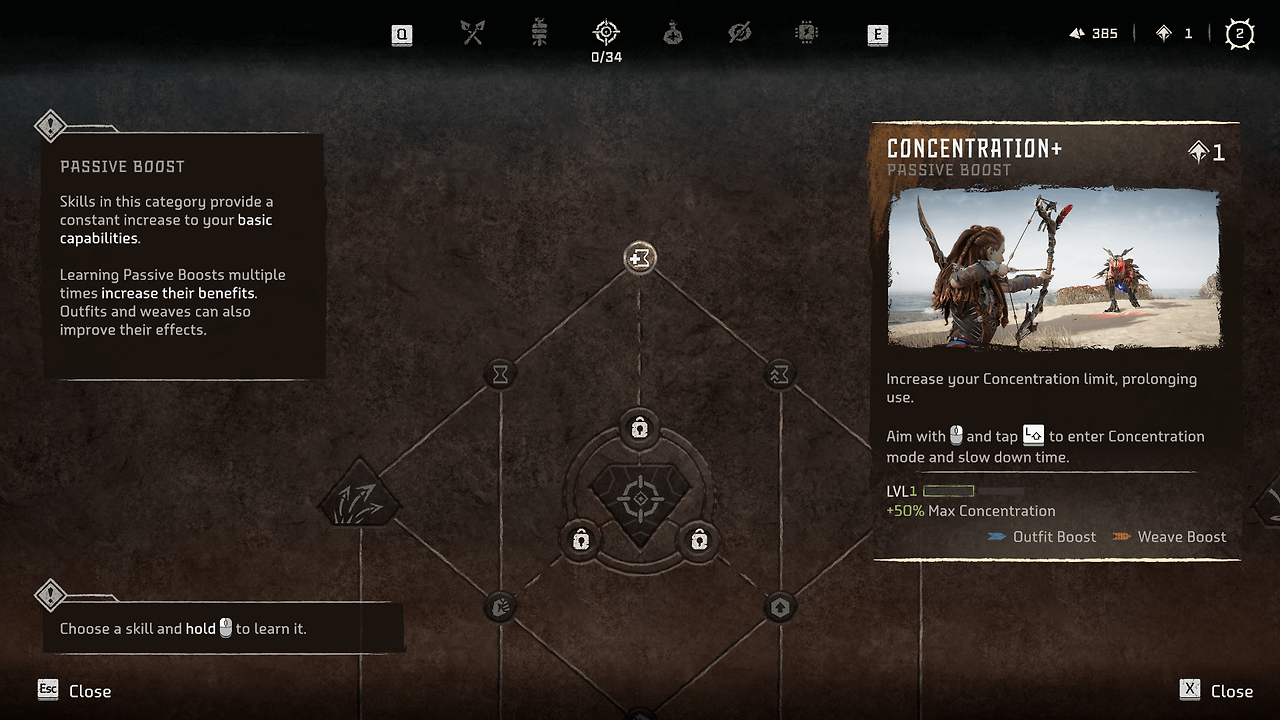Select the Hunter crosshair skill tab

606,34
